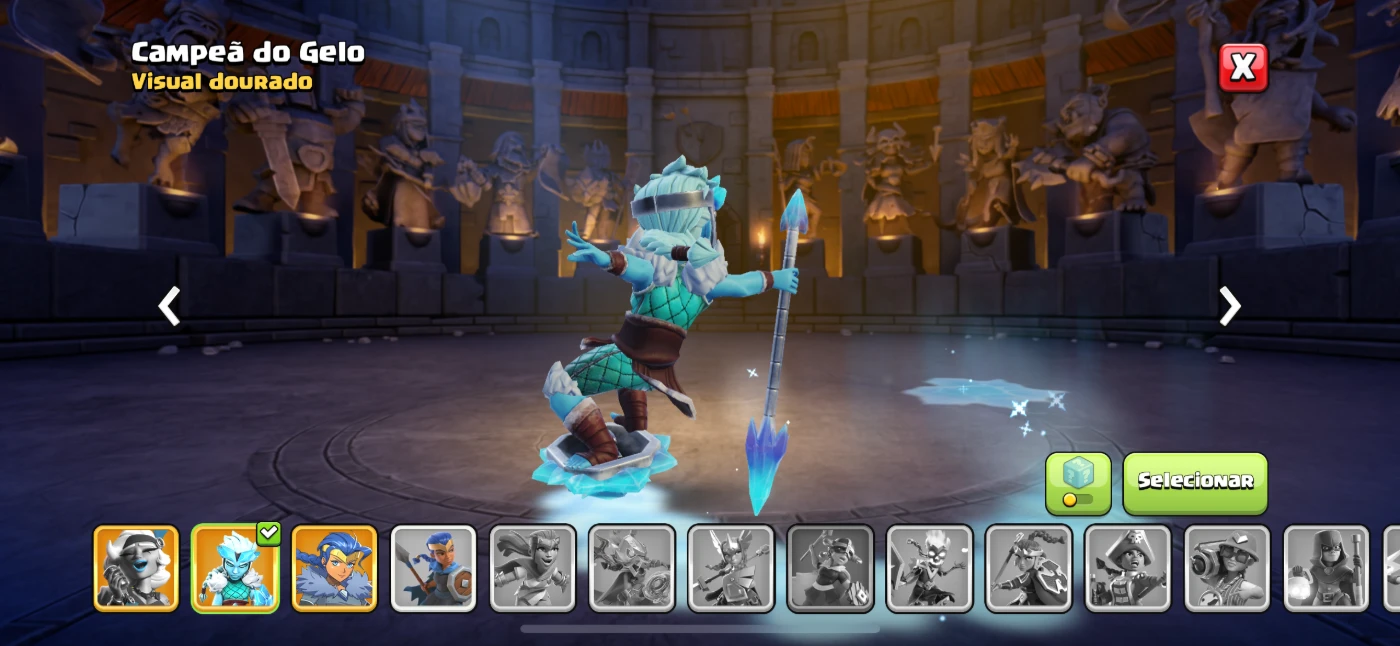The height and width of the screenshot is (646, 1400).
Task: Select the greyed-out Santa hat champion skin
Action: click(x=830, y=567)
